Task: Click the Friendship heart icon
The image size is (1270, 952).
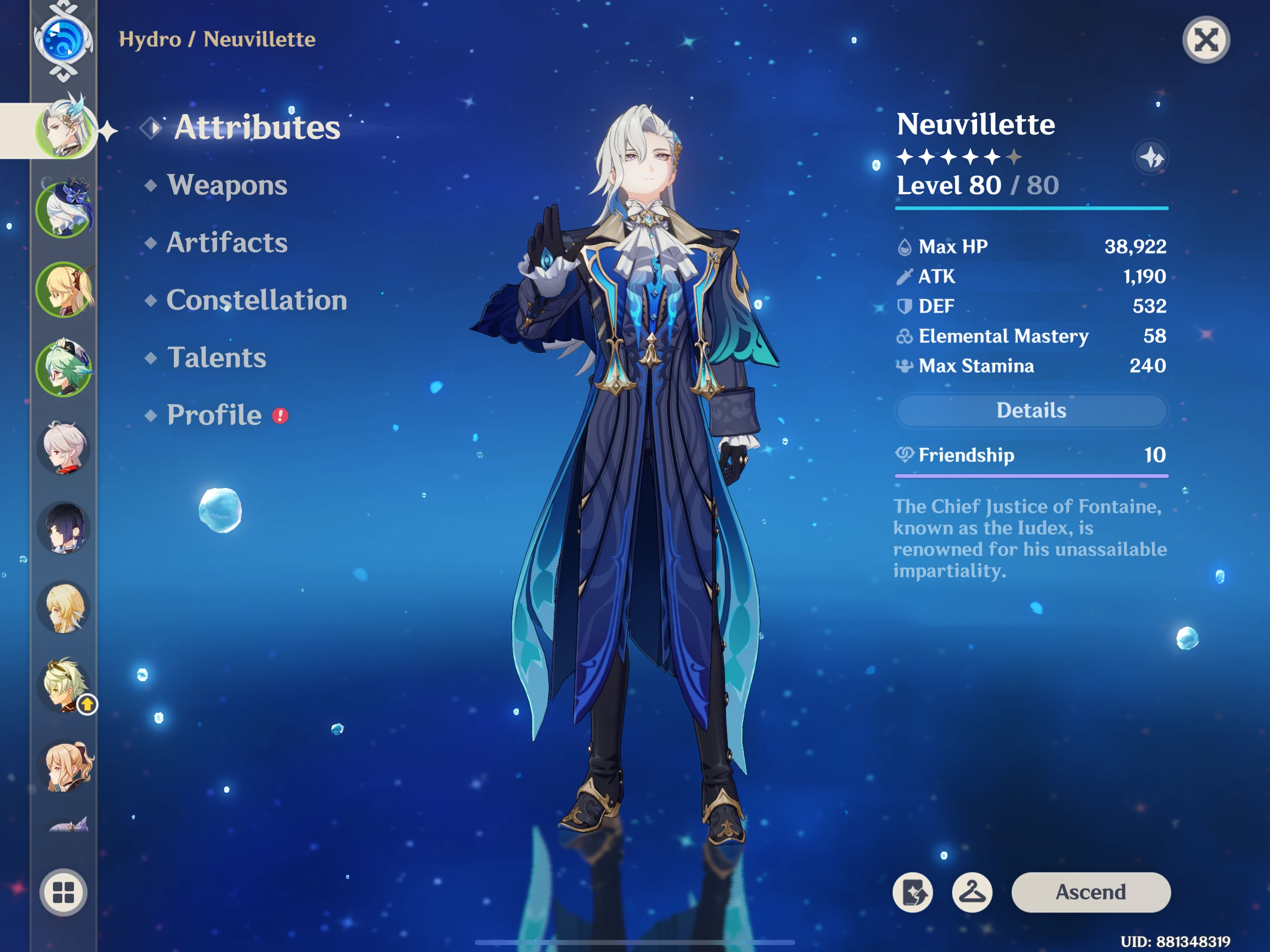Action: [x=905, y=455]
